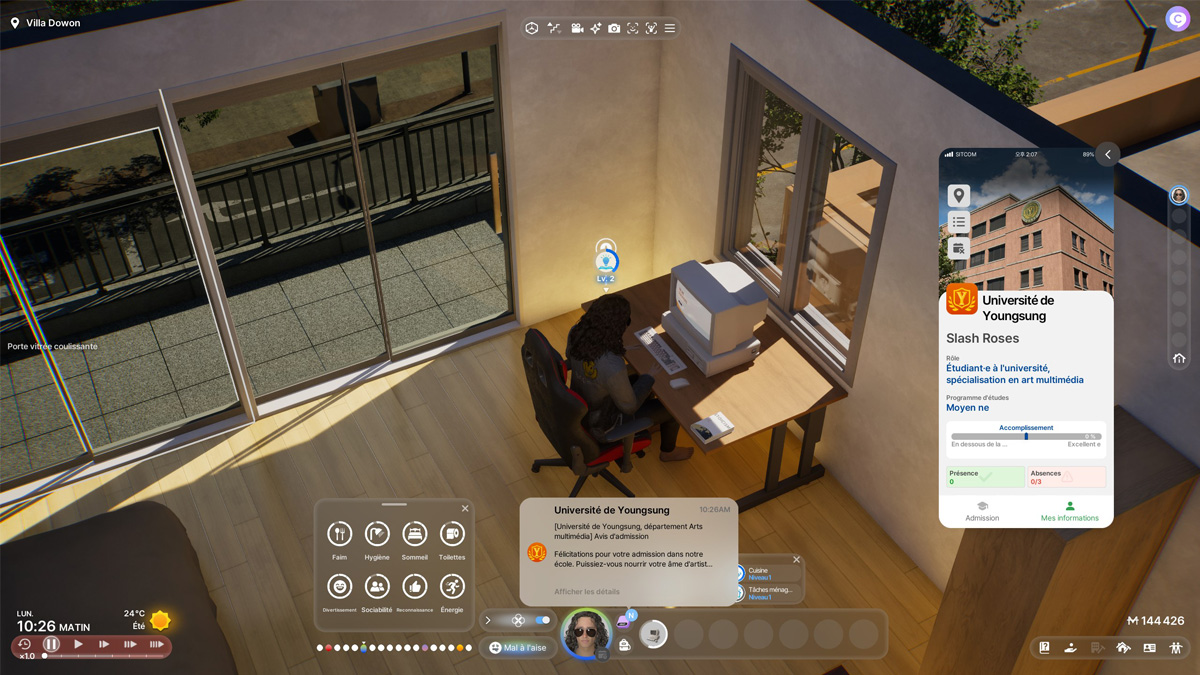Check the Sommeil need icon
The height and width of the screenshot is (675, 1200).
click(414, 535)
